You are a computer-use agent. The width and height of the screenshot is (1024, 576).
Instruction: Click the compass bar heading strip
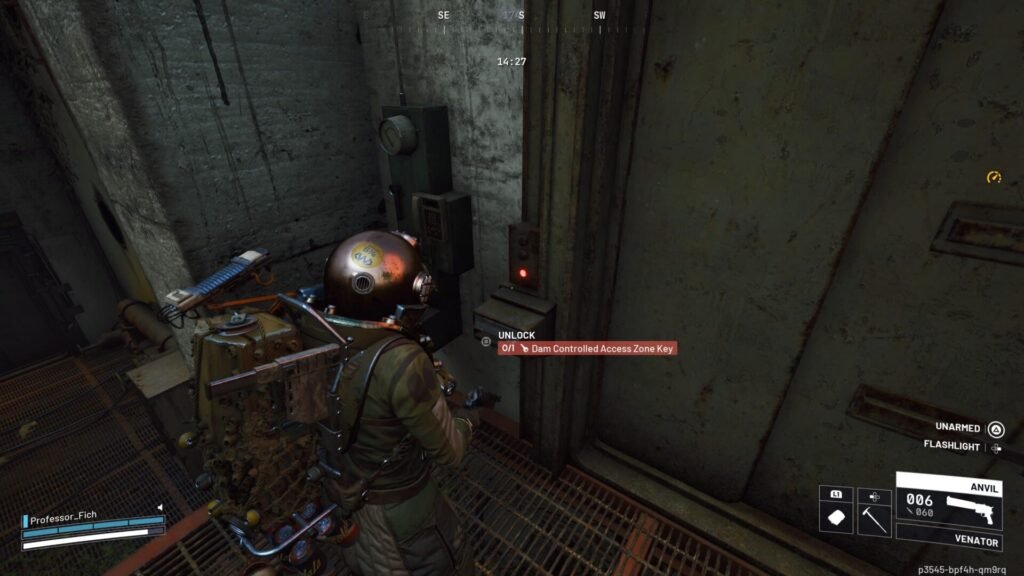(x=520, y=17)
